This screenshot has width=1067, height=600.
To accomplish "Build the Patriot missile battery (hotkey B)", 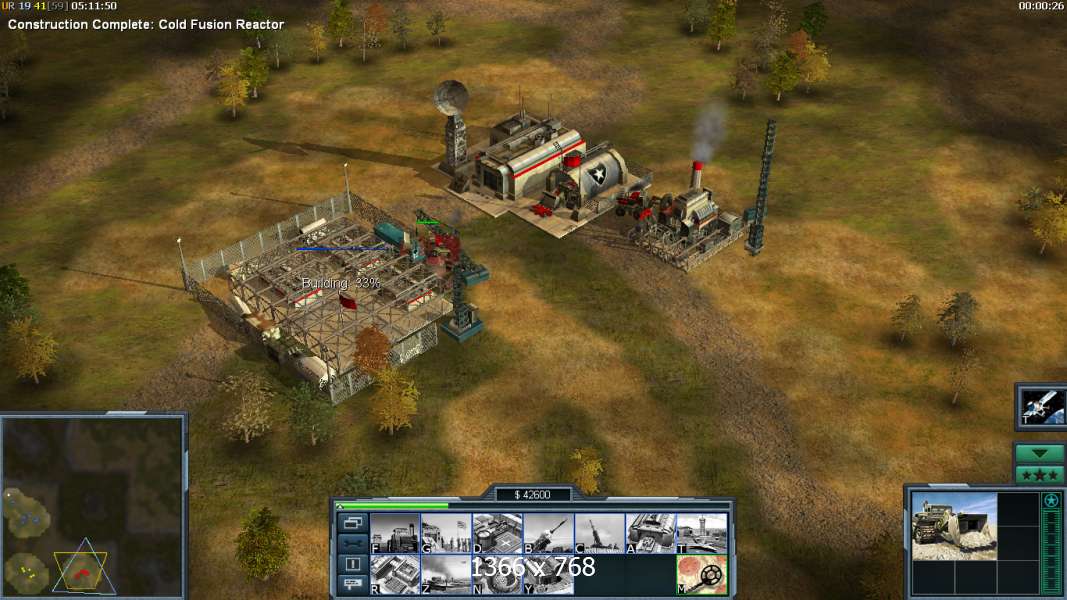I will tap(547, 533).
